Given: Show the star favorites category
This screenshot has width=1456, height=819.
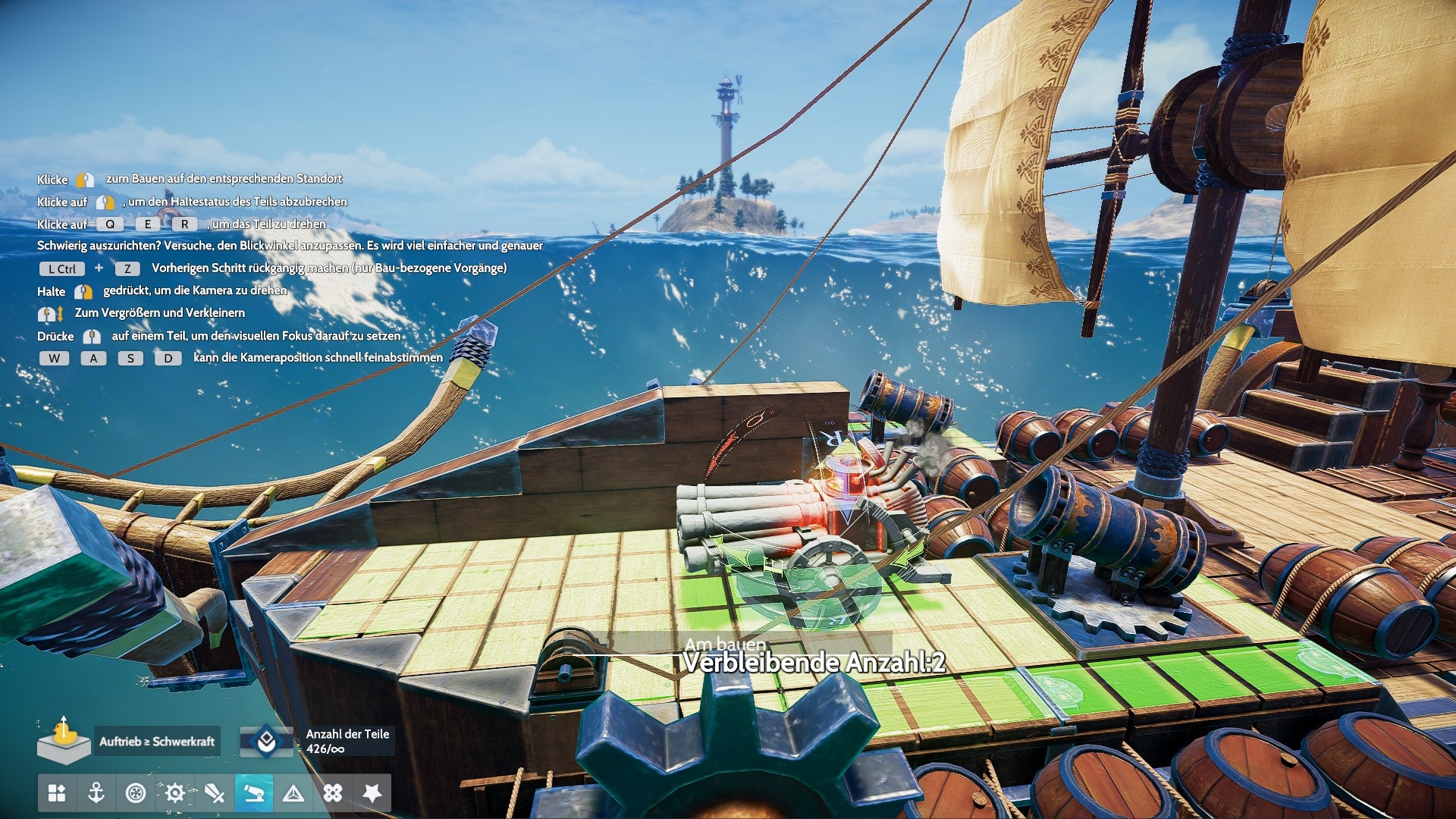Looking at the screenshot, I should point(372,793).
